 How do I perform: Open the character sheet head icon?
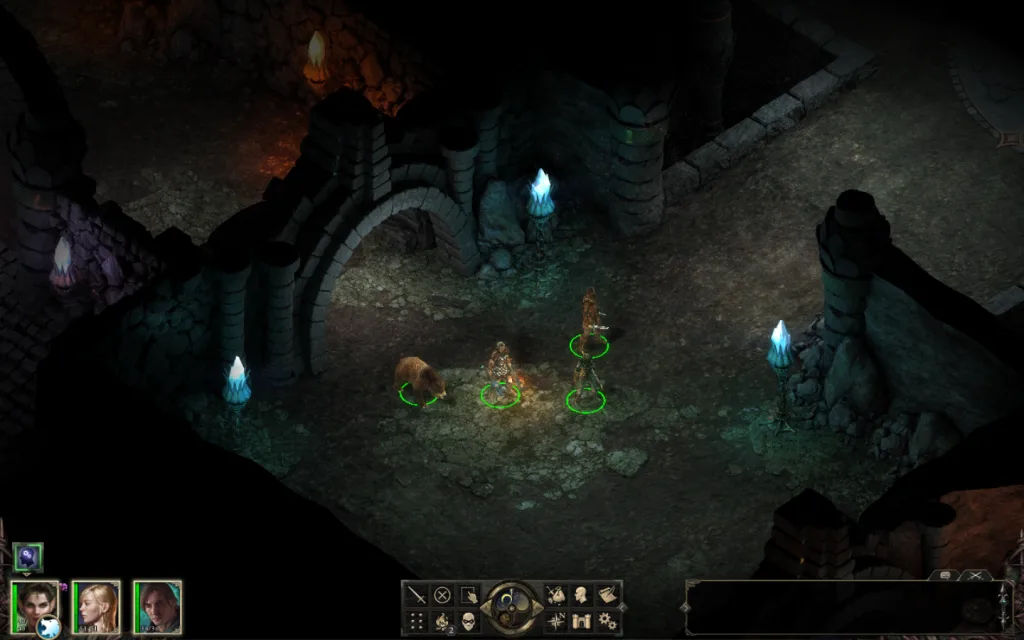click(581, 596)
